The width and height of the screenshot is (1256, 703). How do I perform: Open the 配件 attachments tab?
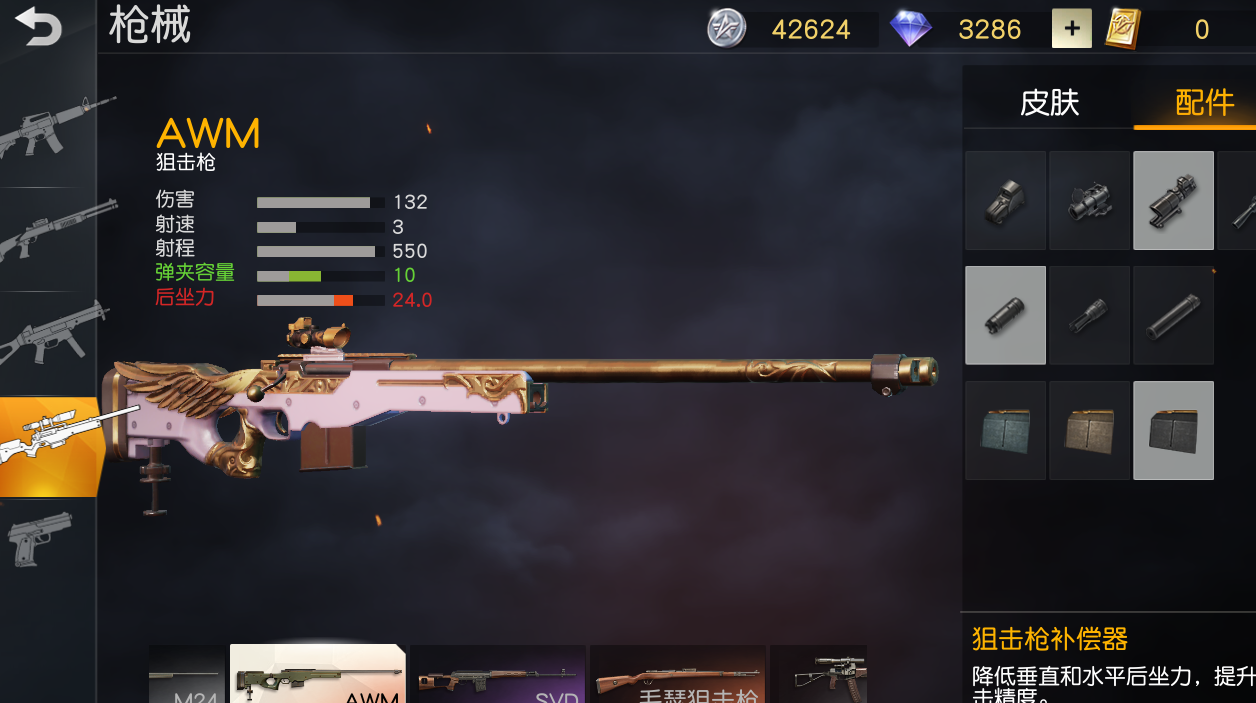click(1203, 102)
